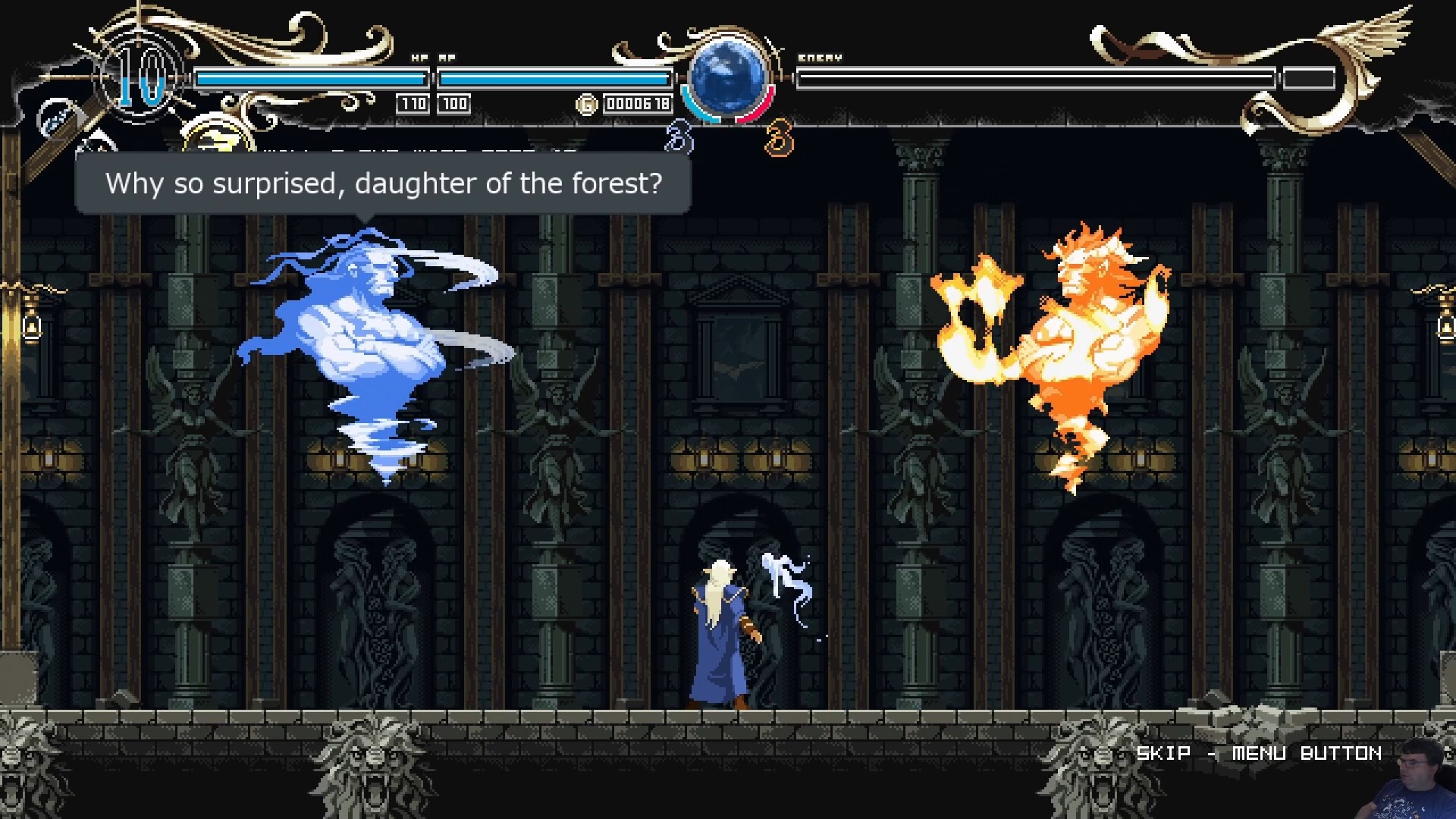Select the HP value box showing 110

click(413, 103)
